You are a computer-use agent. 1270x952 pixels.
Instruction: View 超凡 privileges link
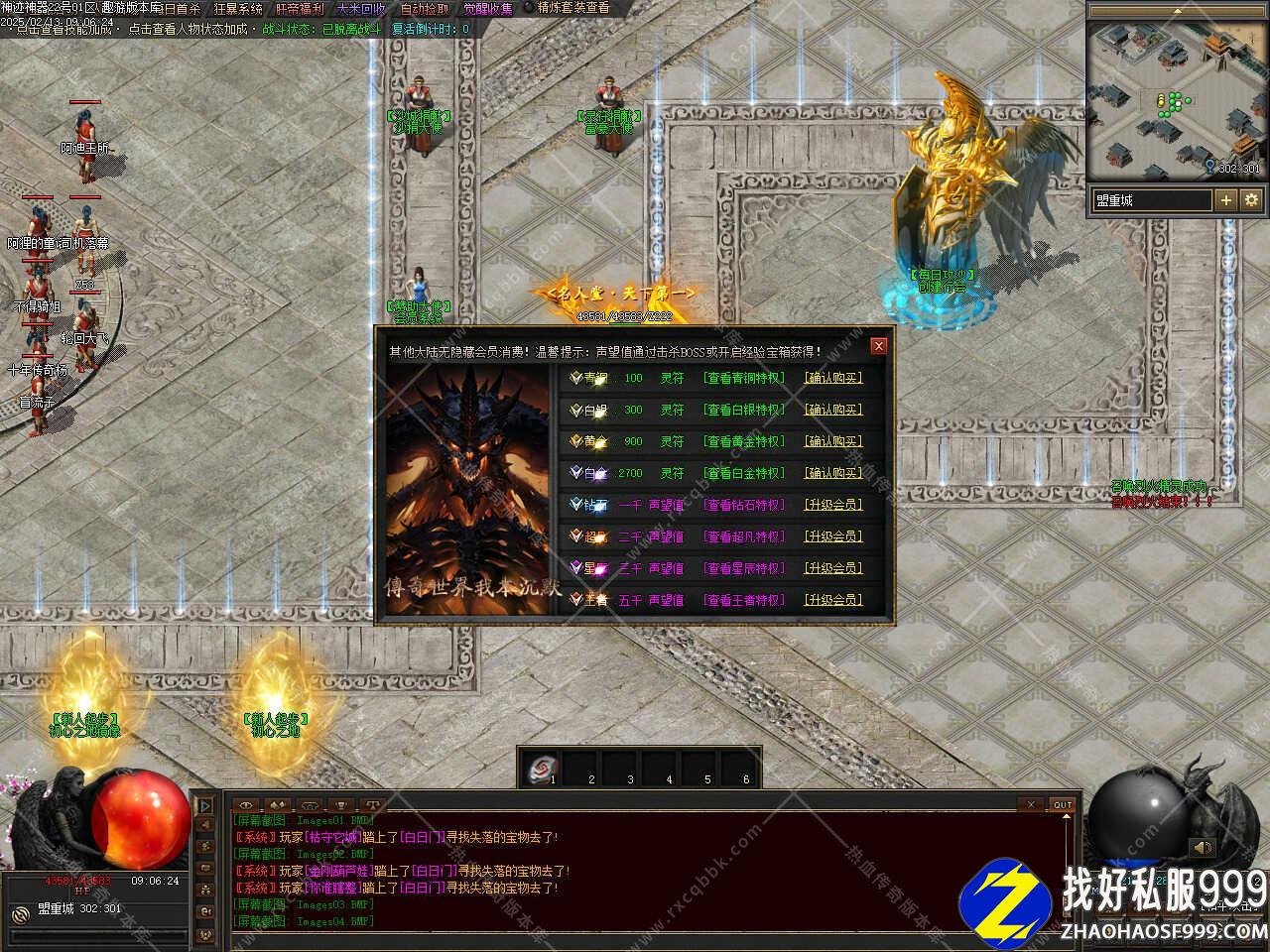pyautogui.click(x=743, y=536)
